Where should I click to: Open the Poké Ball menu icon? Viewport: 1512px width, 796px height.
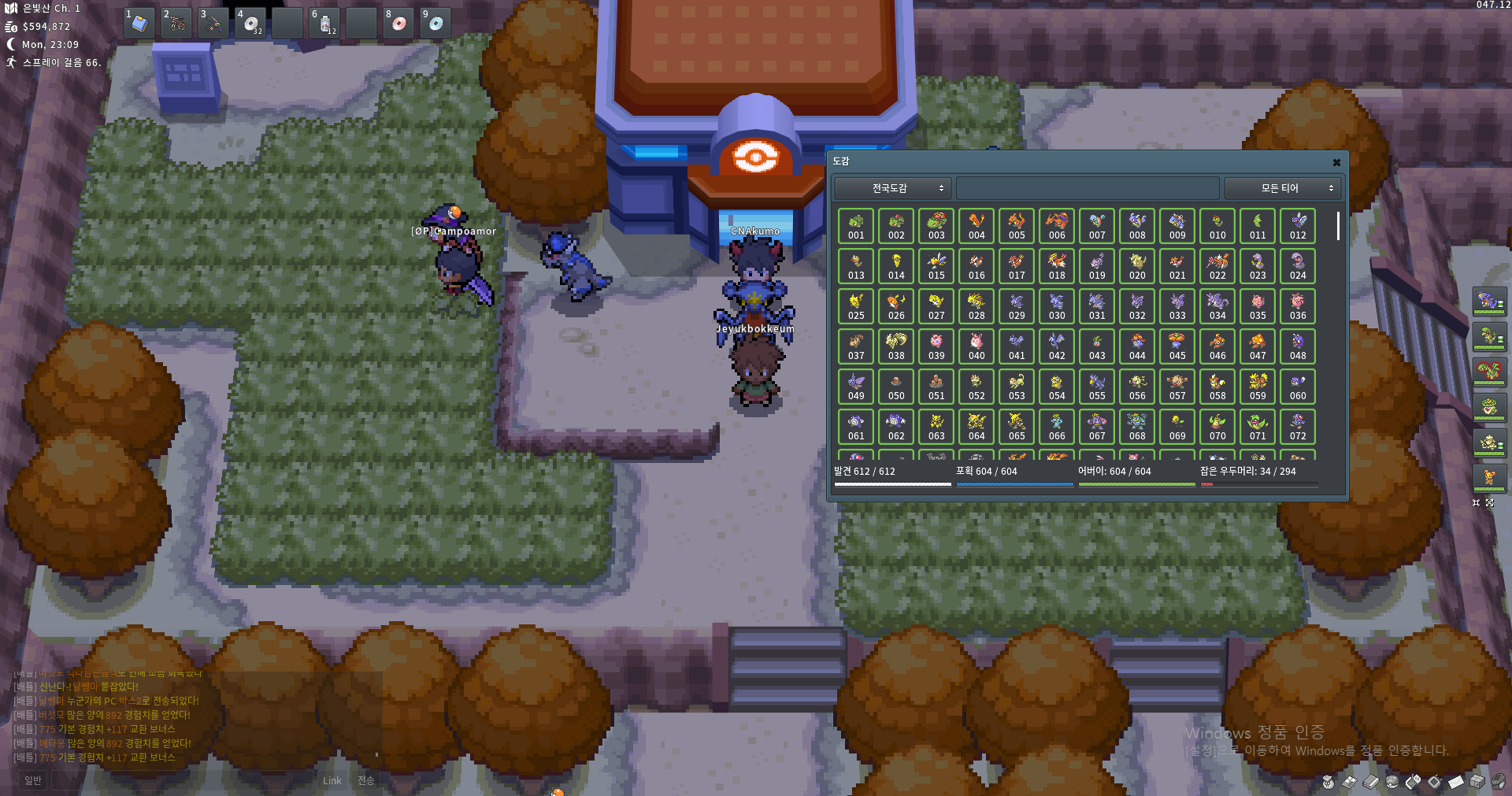(1392, 782)
